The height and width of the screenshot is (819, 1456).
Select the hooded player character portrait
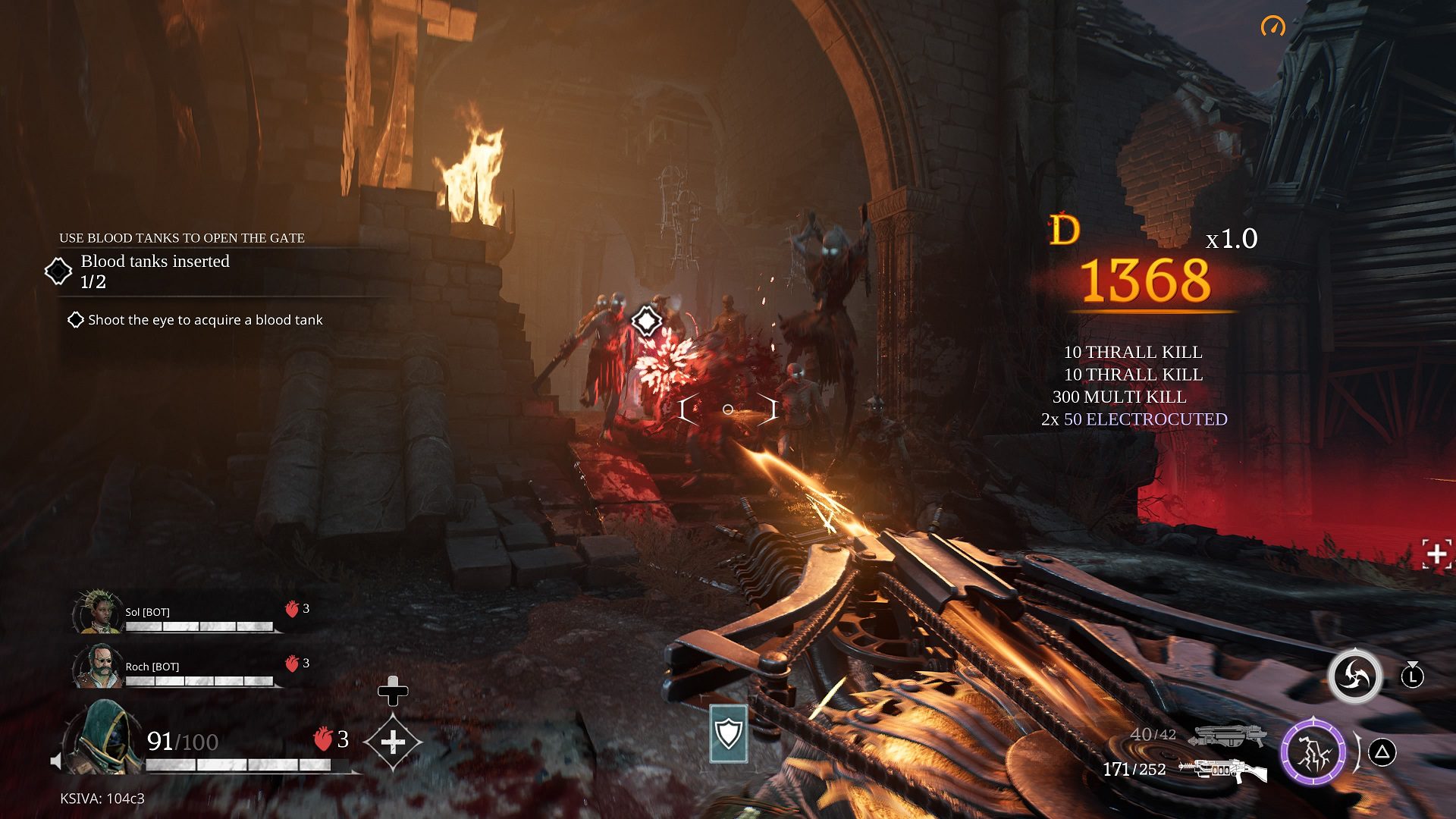click(104, 738)
